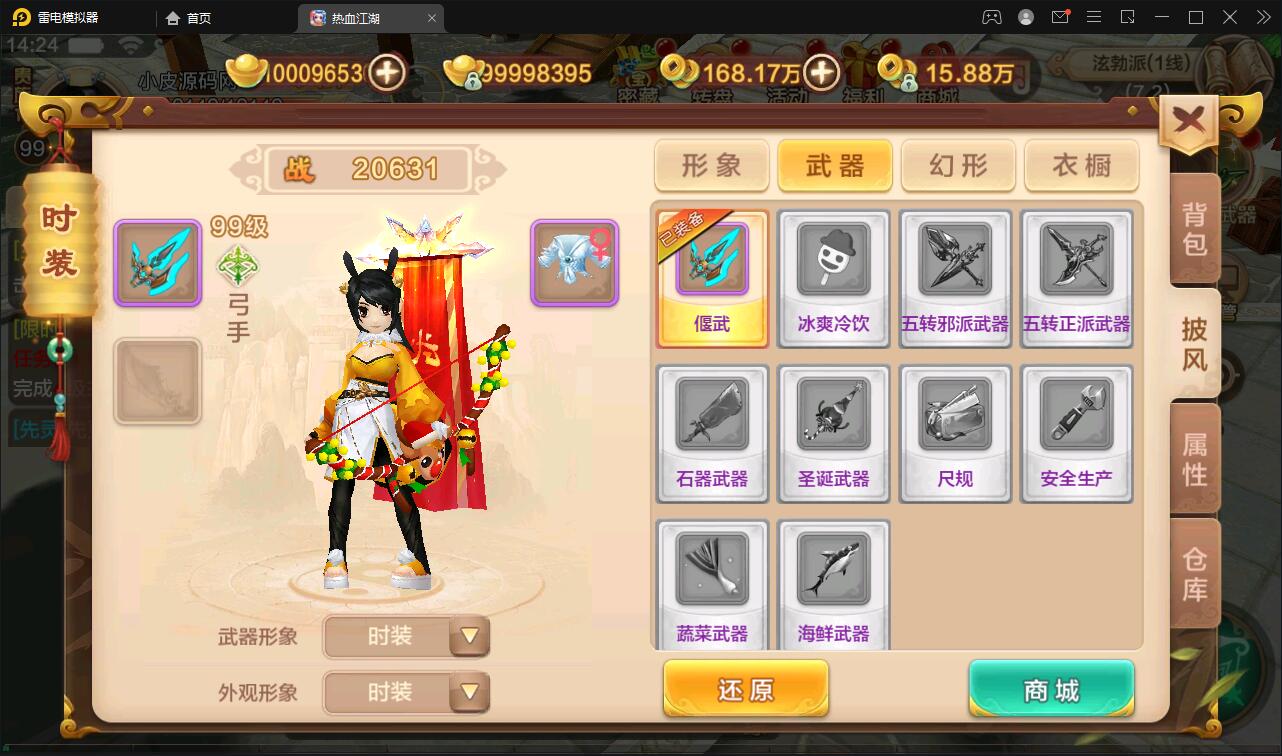Choose the 安全生产 wrench weapon

(x=1077, y=432)
